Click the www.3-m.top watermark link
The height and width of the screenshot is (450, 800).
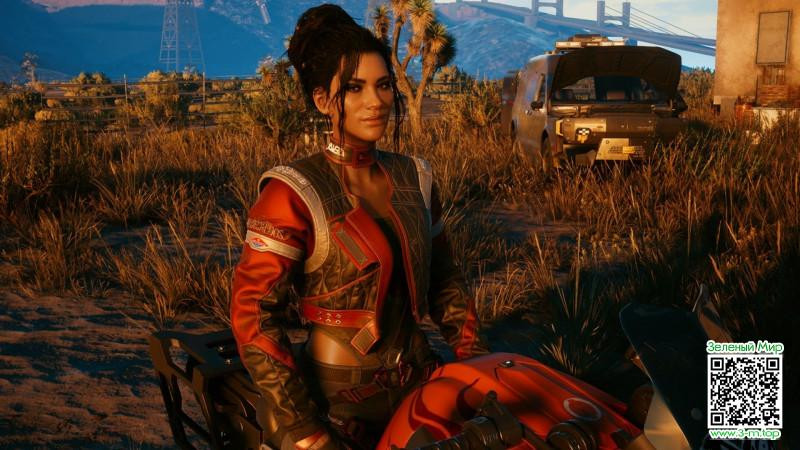click(744, 434)
